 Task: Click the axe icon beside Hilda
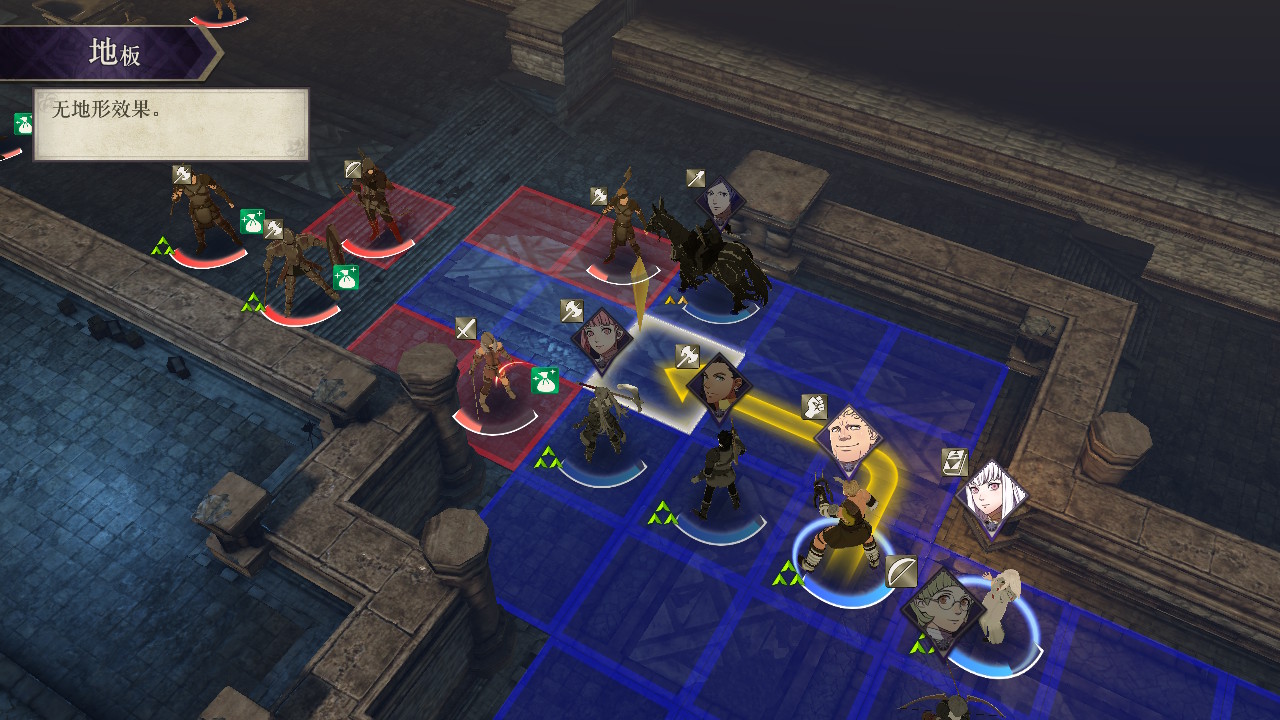pos(571,310)
